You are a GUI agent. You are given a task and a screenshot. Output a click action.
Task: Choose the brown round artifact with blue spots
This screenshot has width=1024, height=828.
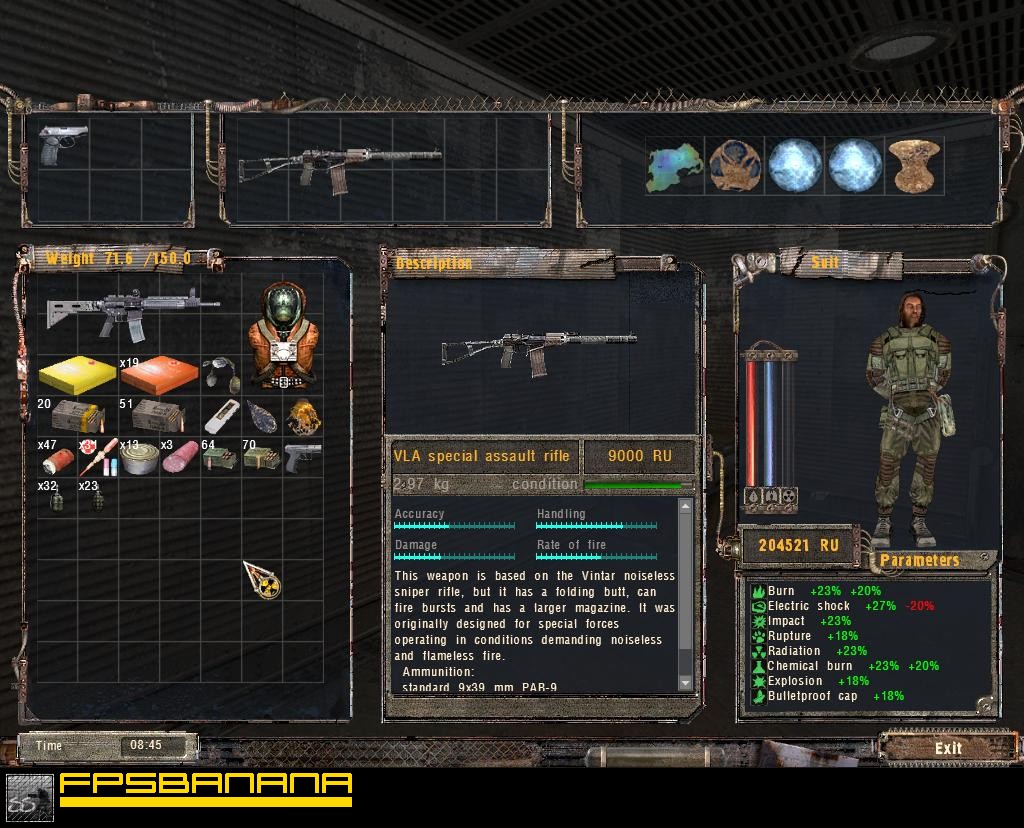point(735,165)
